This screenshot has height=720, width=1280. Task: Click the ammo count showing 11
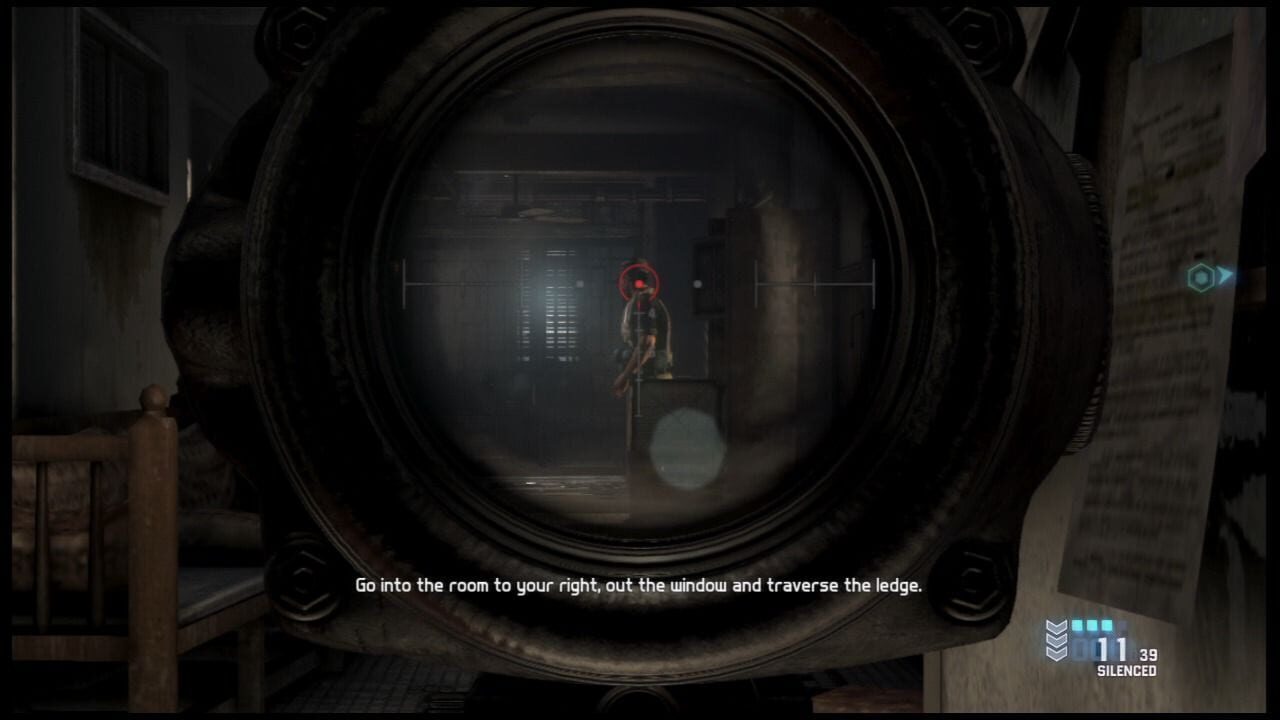1112,649
